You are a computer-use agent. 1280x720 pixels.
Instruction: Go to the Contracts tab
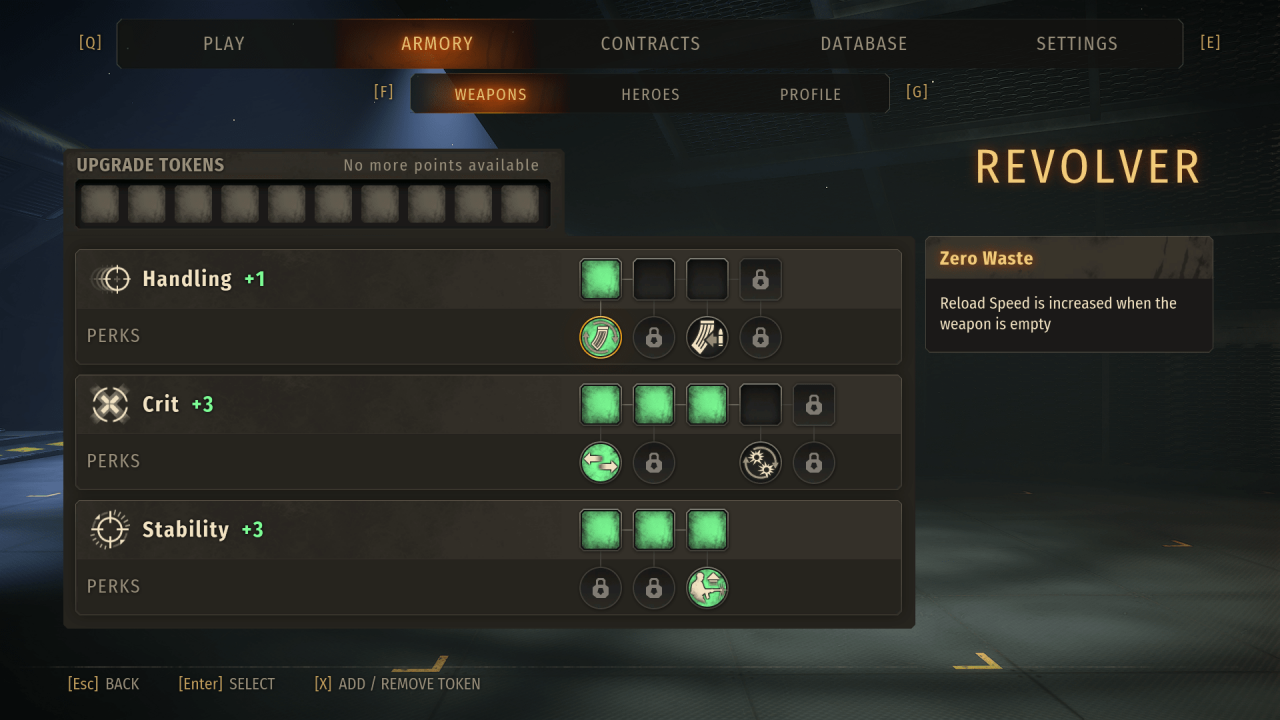(650, 44)
